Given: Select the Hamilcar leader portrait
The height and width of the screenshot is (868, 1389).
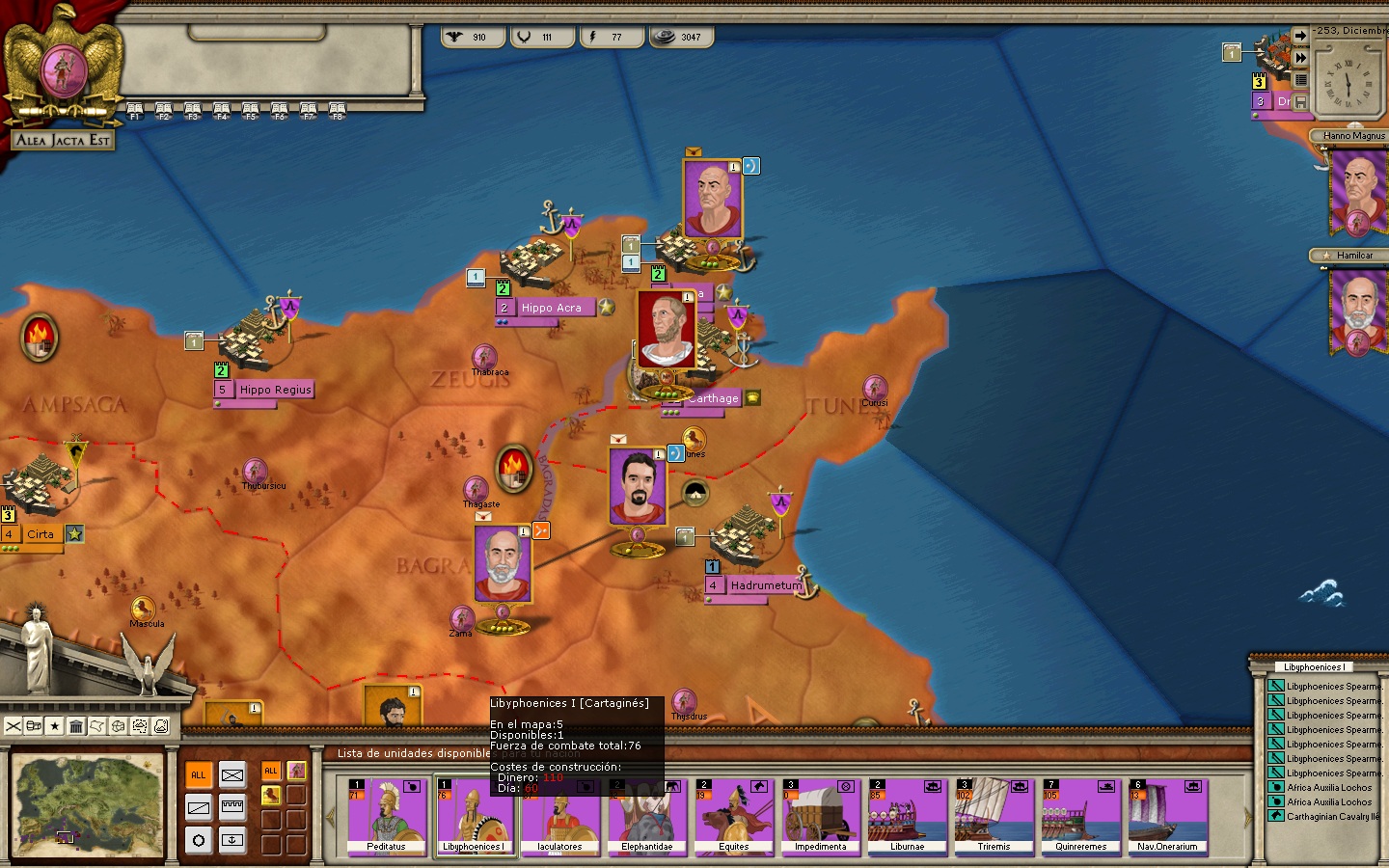Looking at the screenshot, I should 1357,311.
